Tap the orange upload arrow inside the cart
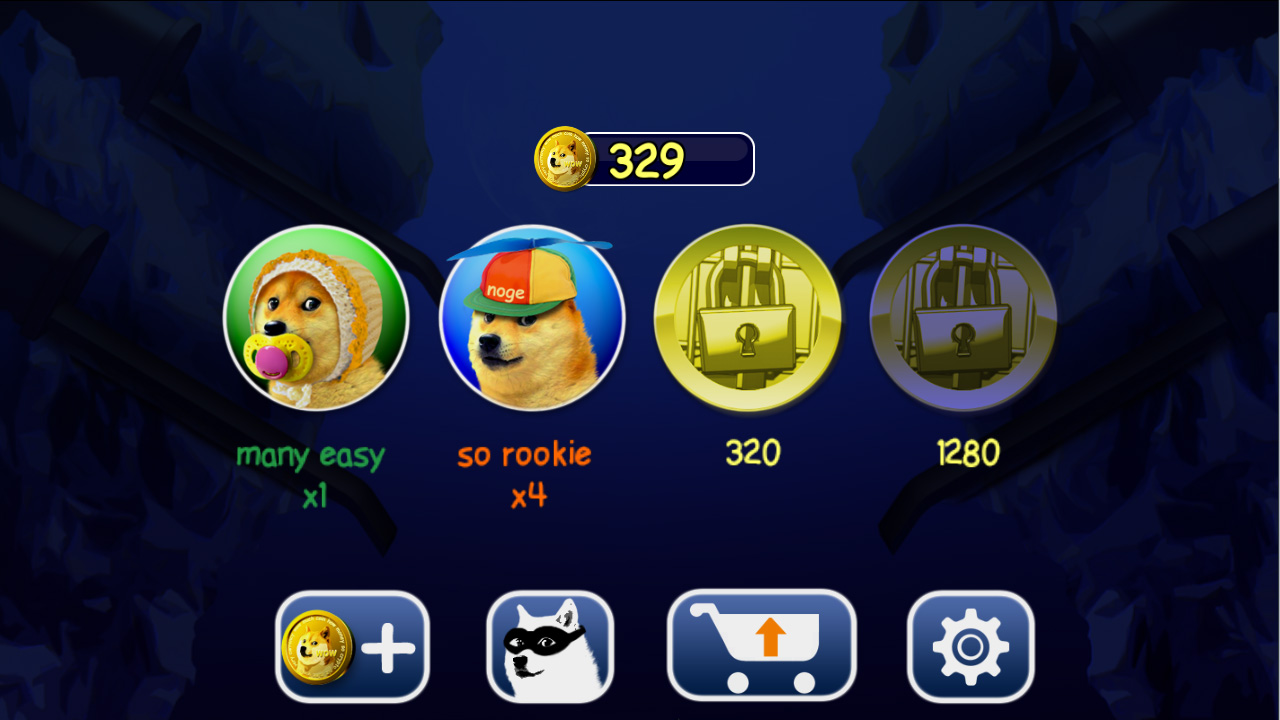The width and height of the screenshot is (1280, 720). [770, 635]
